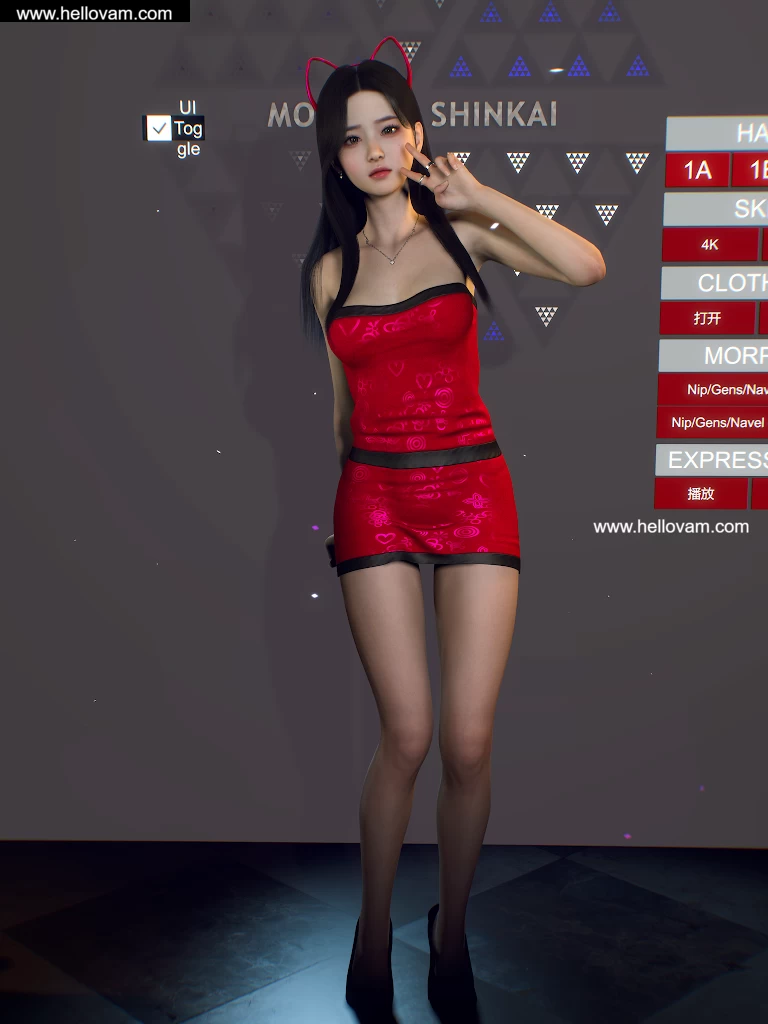The image size is (768, 1024).
Task: Choose the 4K skin button
Action: click(710, 245)
